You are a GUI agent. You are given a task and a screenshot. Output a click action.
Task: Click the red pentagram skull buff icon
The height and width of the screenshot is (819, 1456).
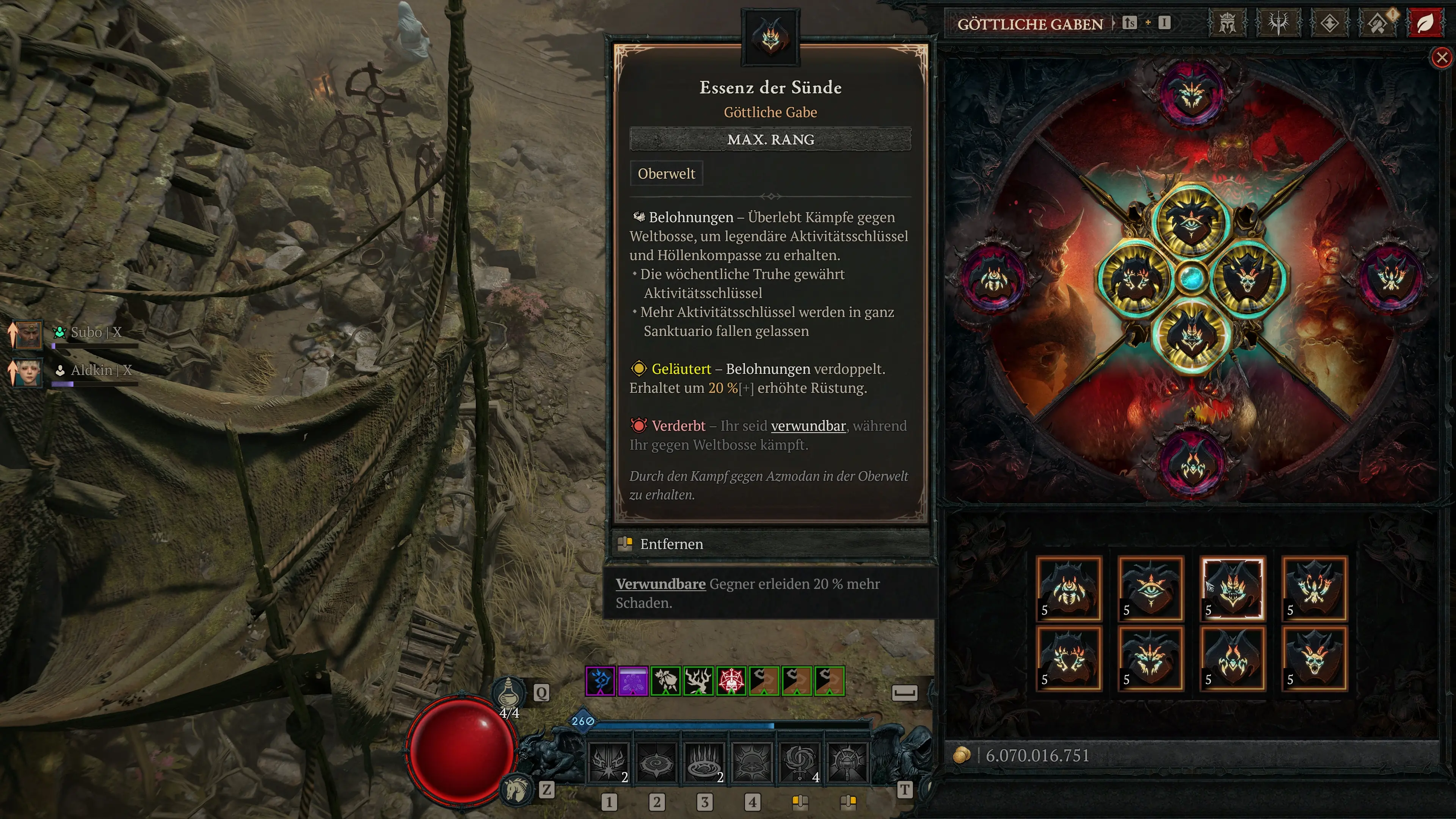(731, 681)
